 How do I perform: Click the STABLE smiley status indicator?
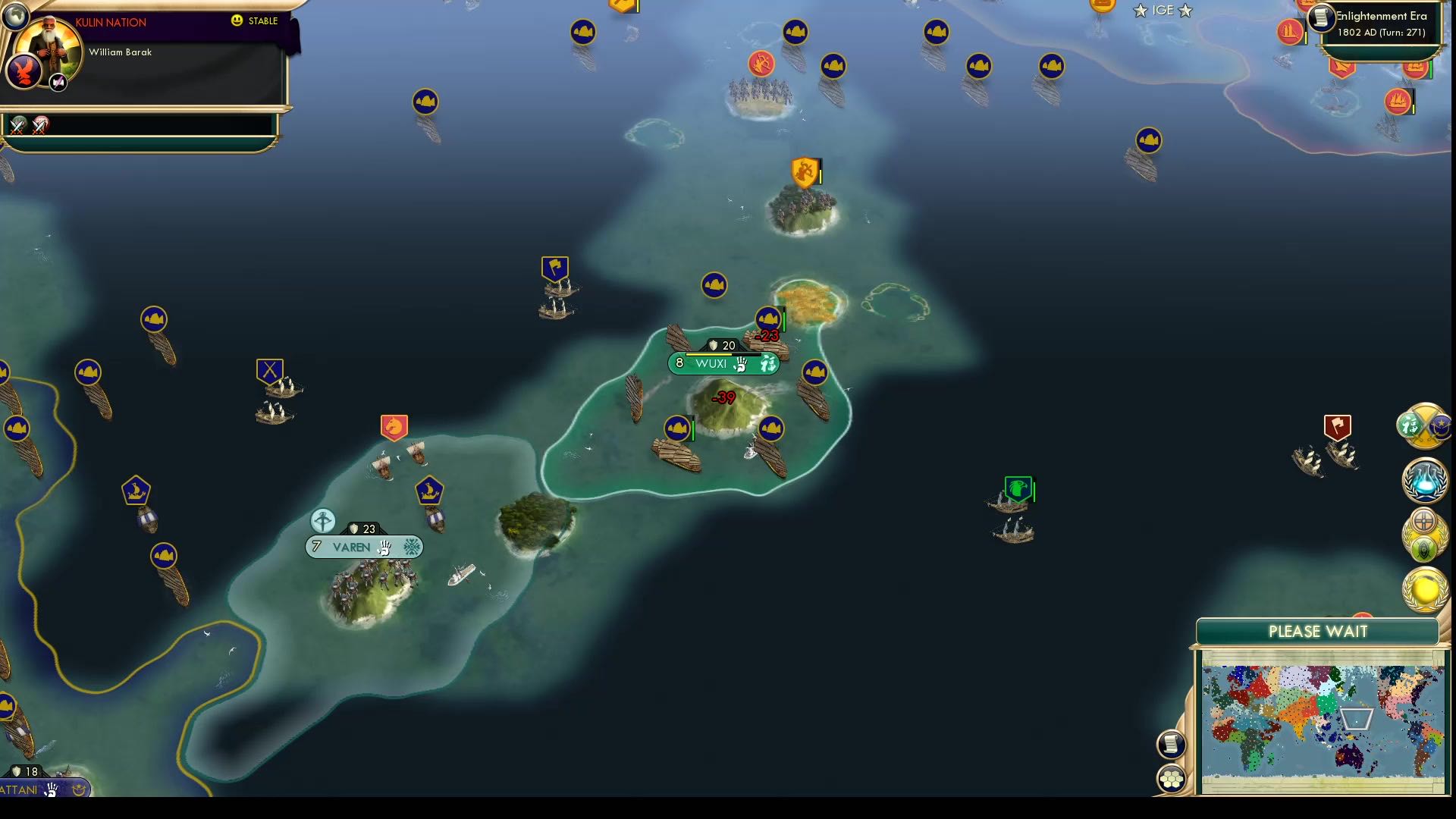click(238, 21)
